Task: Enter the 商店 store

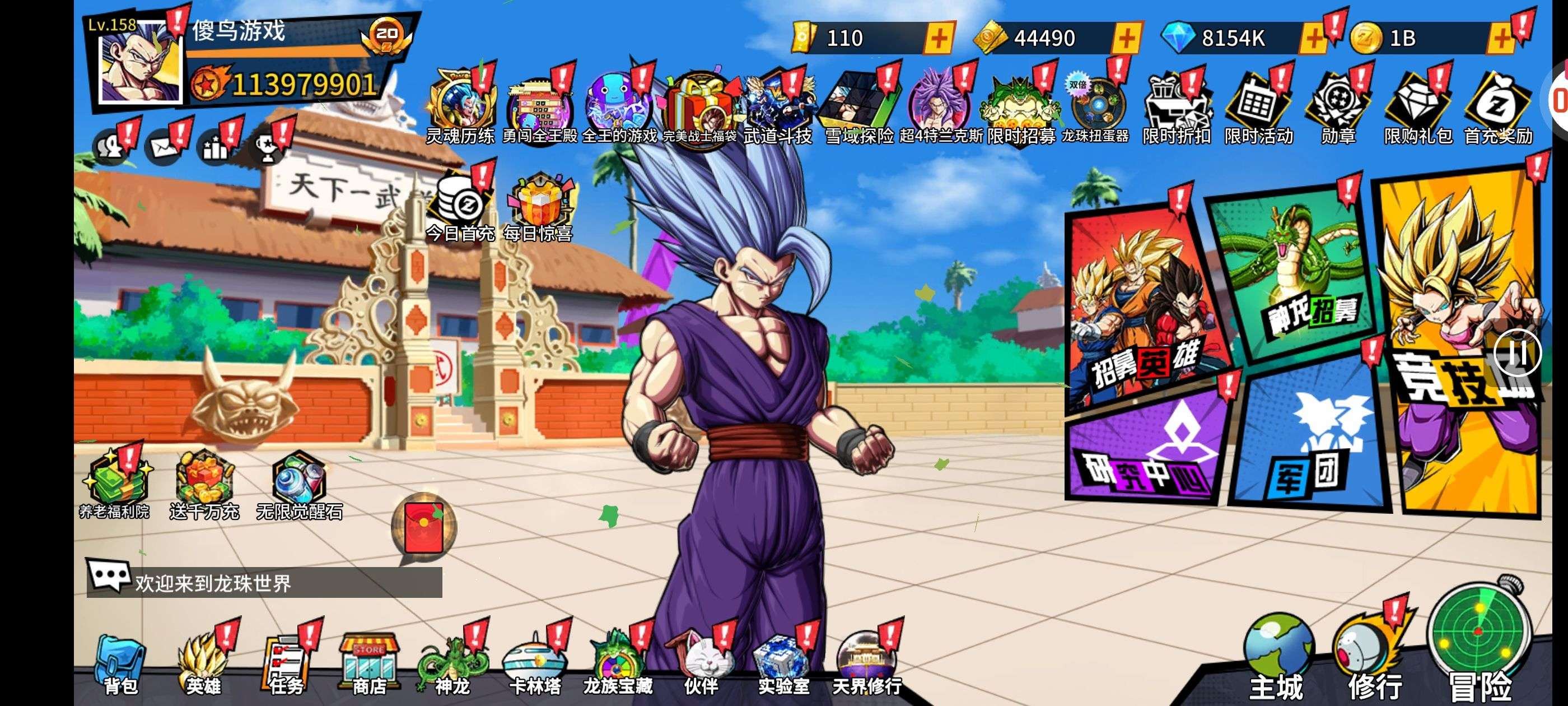Action: point(370,665)
